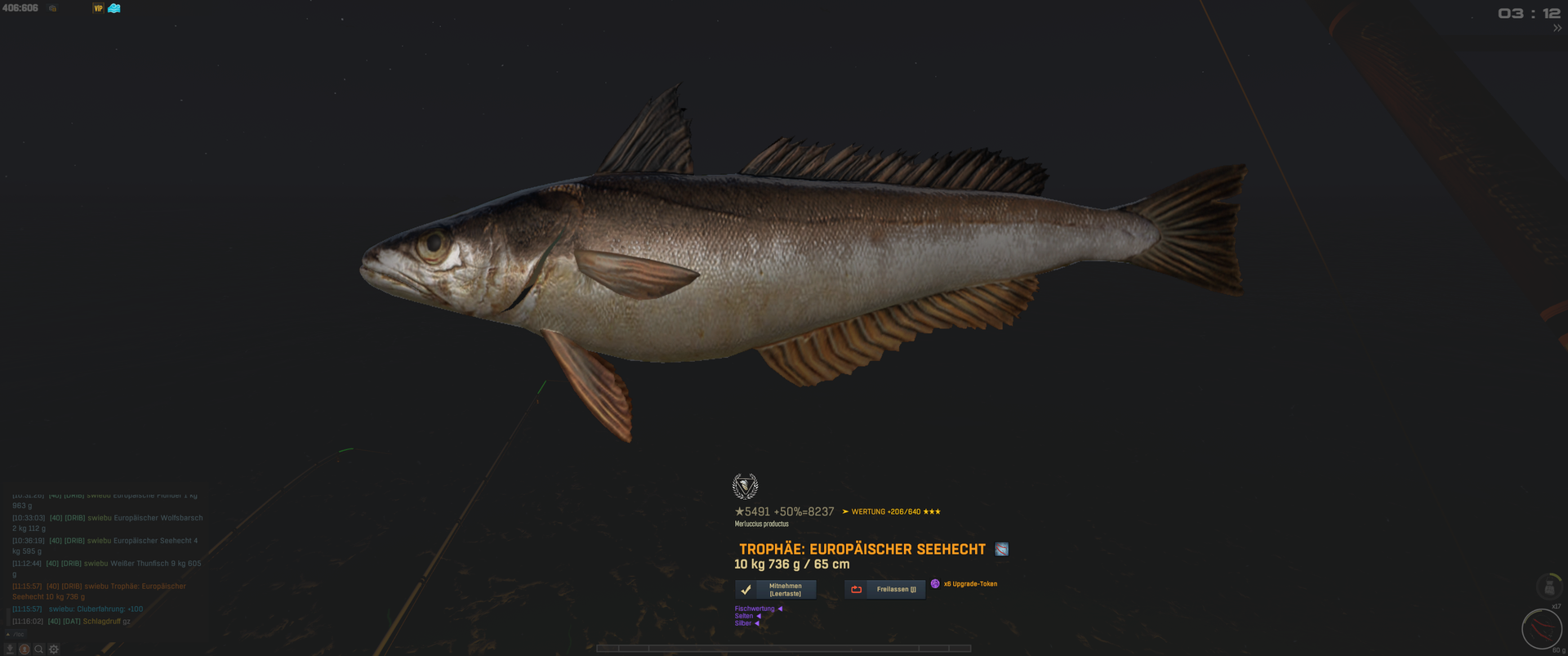Click the lure icon beside trophy name
This screenshot has height=656, width=1568.
click(x=1001, y=550)
